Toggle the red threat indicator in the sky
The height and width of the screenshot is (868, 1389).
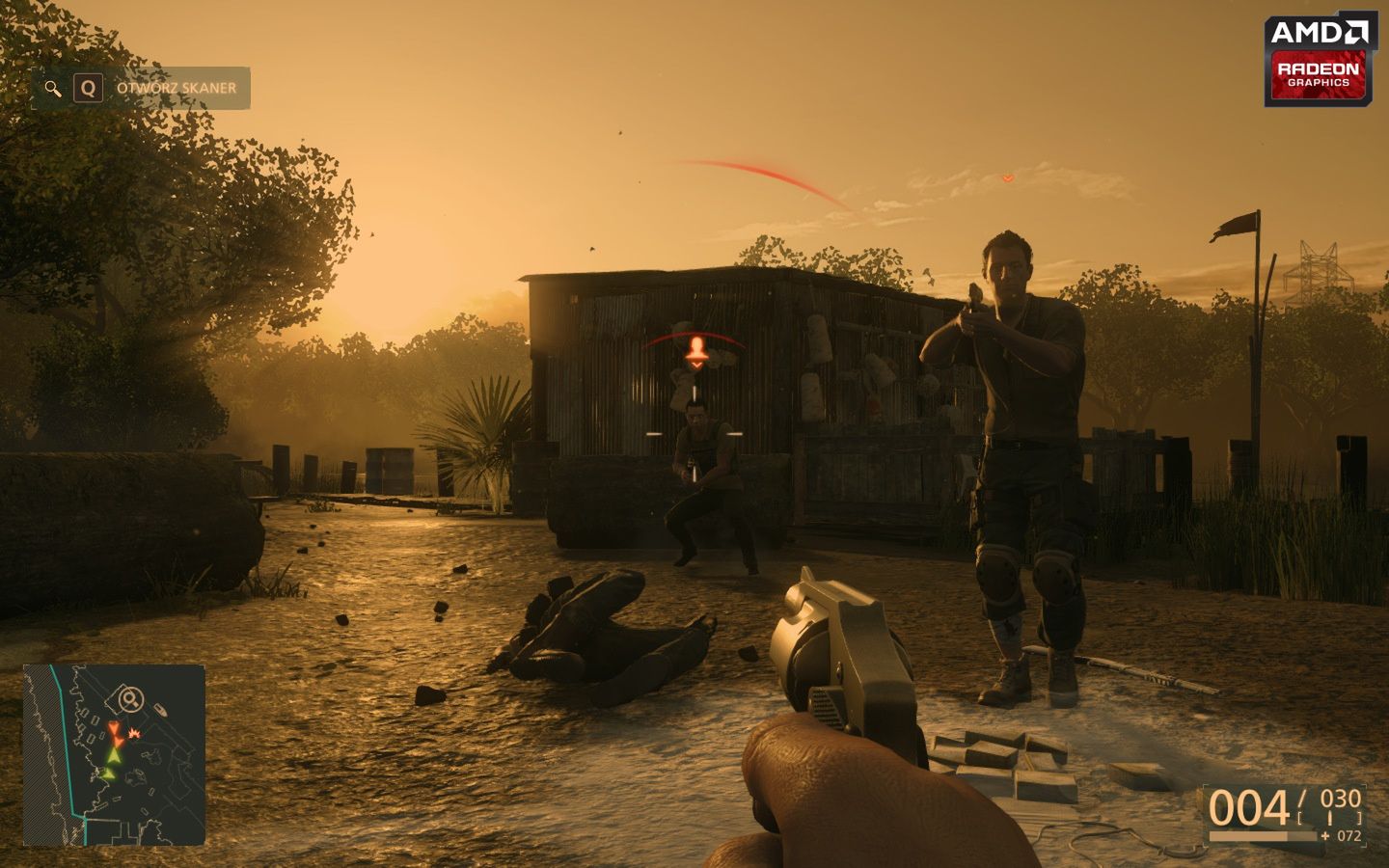tap(1008, 178)
